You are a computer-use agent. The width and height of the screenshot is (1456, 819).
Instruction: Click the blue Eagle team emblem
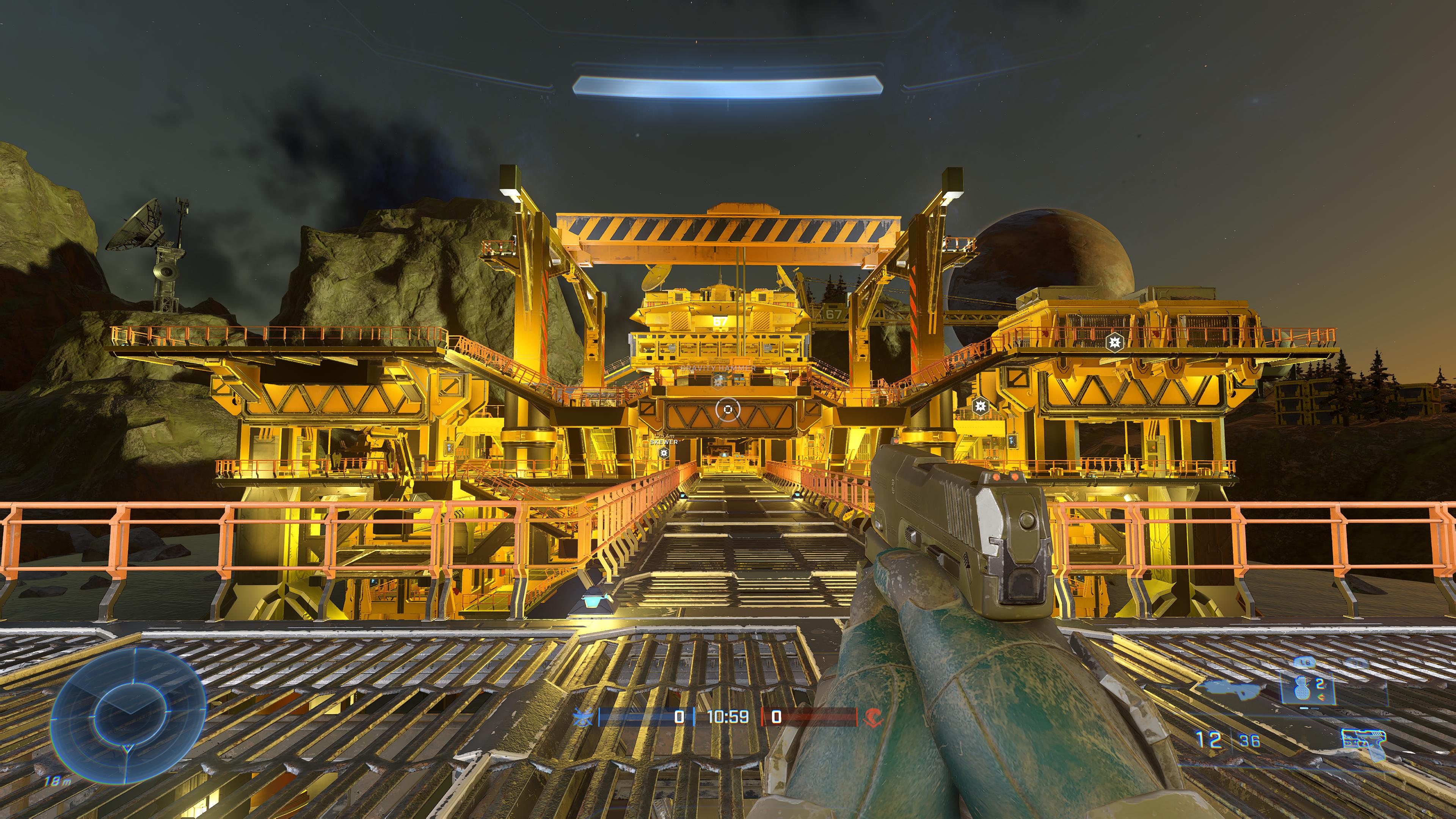582,717
